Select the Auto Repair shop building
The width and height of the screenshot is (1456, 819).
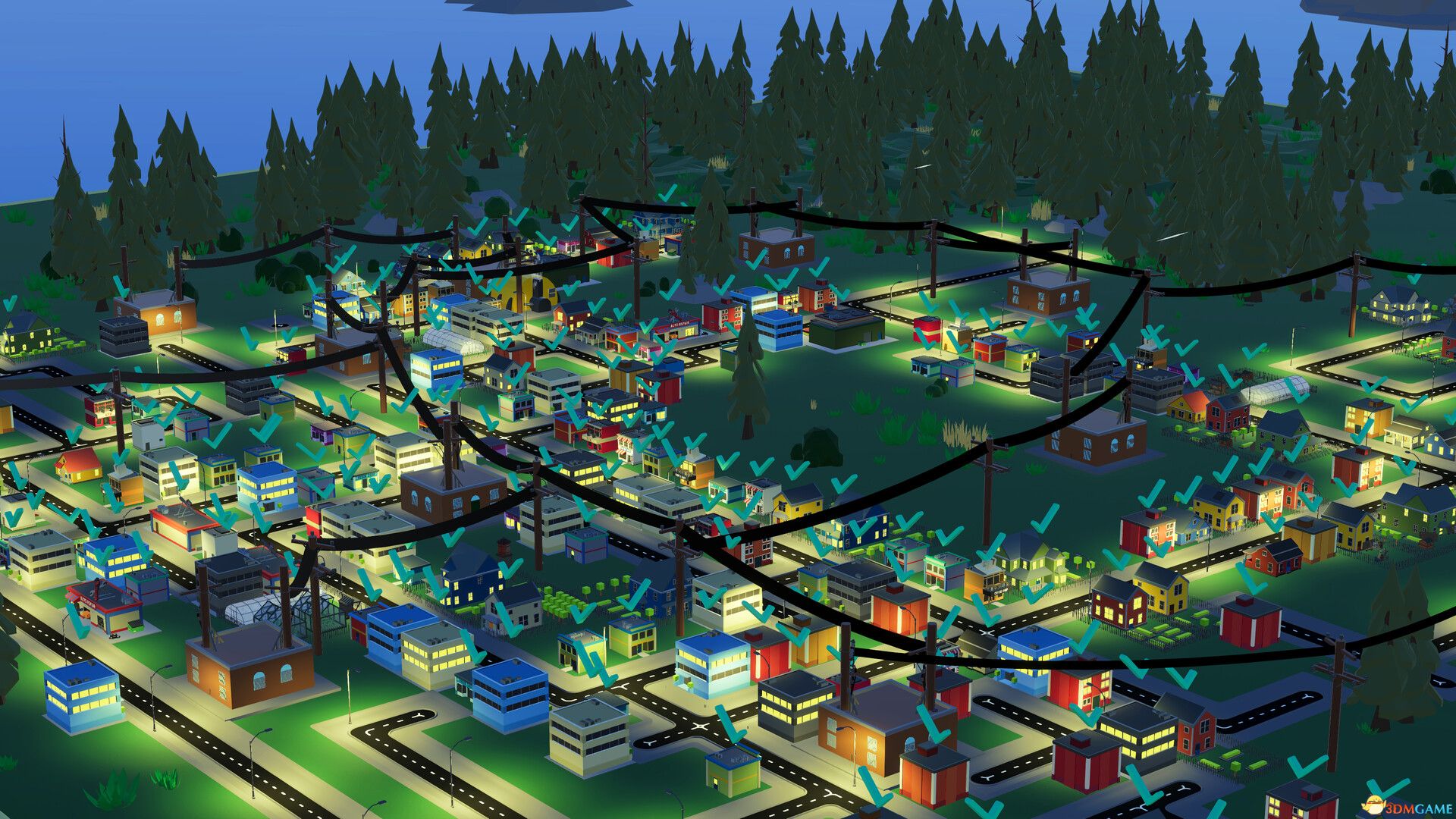[679, 328]
